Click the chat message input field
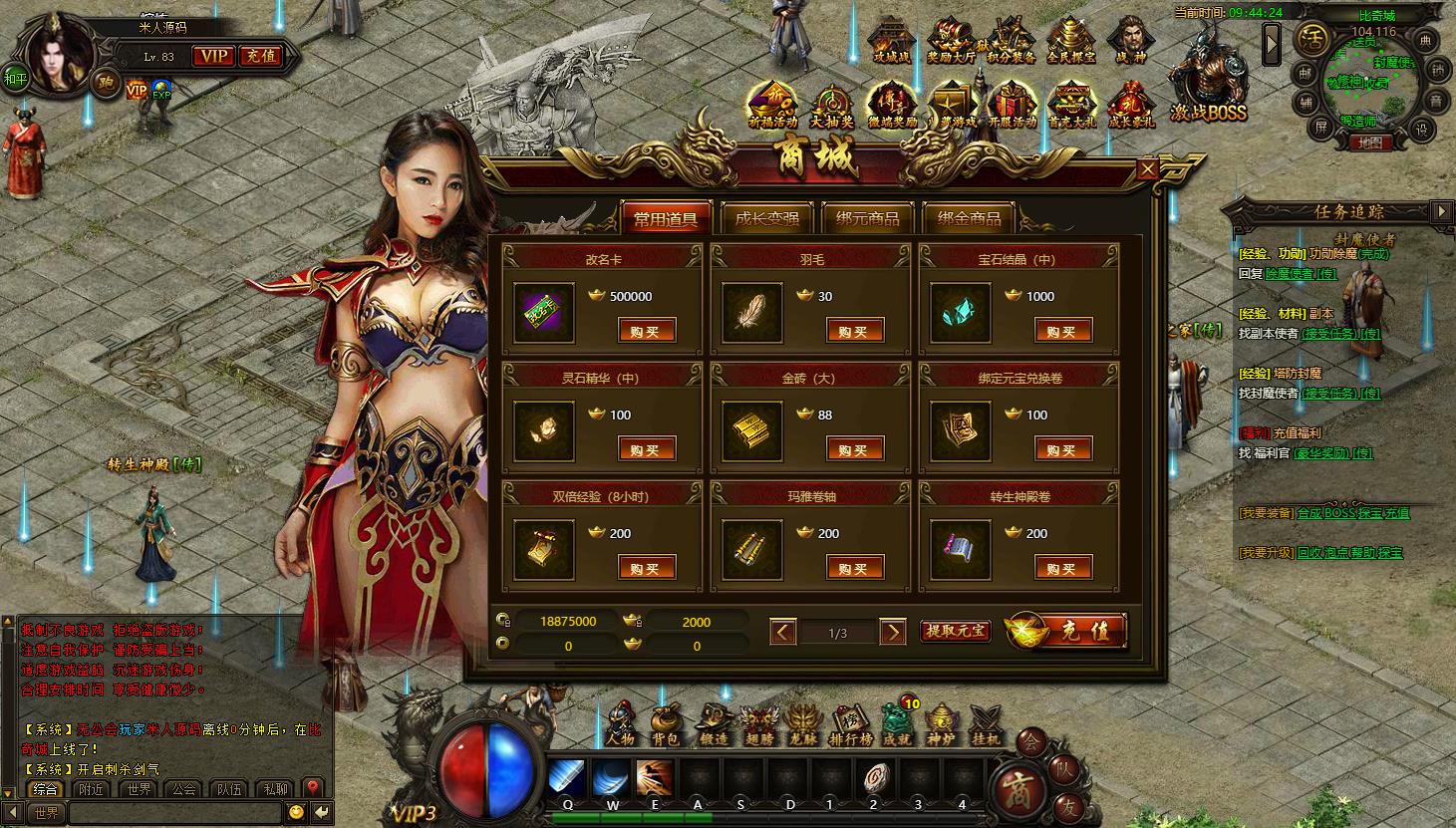 [174, 813]
